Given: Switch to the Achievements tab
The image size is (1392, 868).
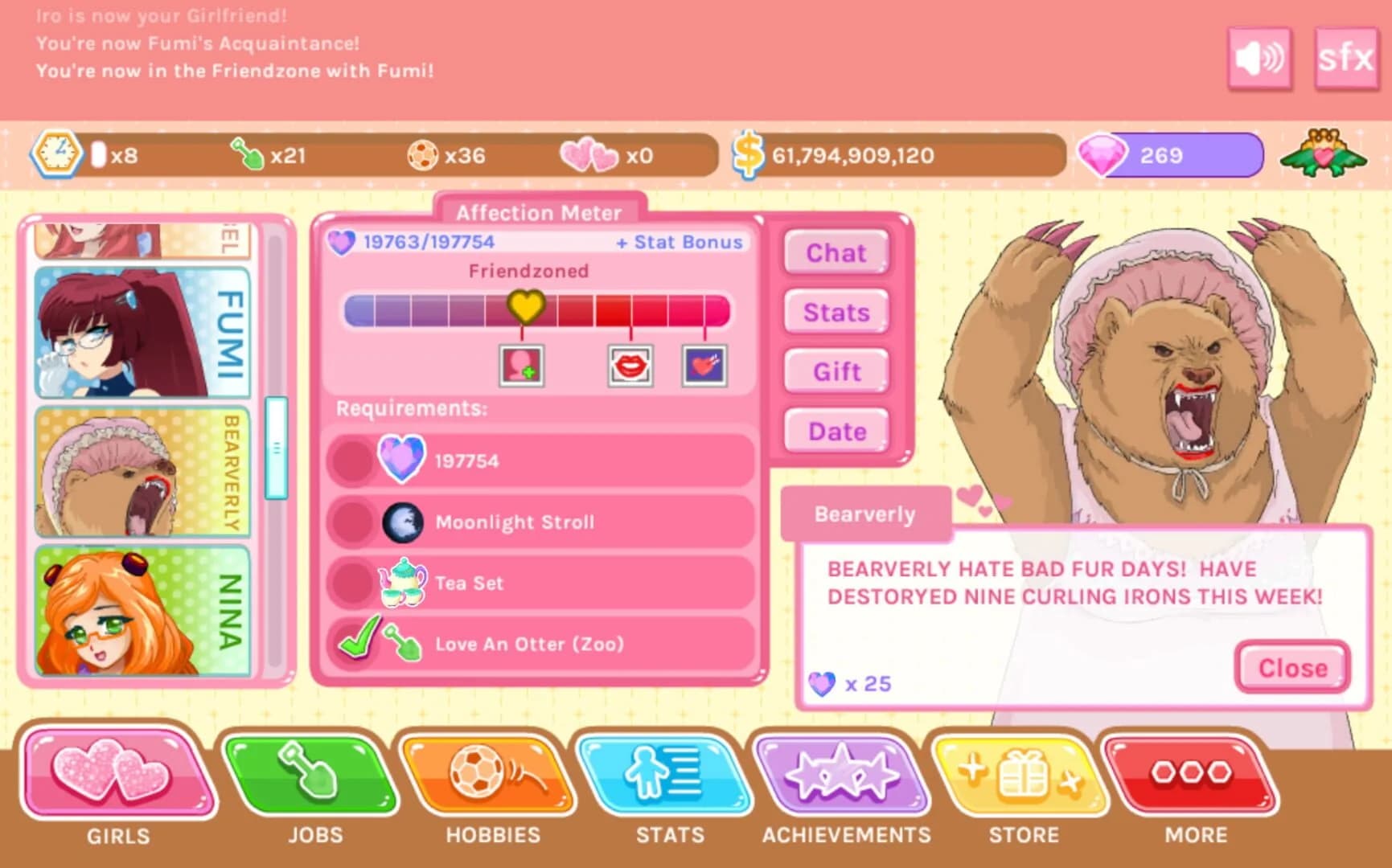Looking at the screenshot, I should pos(846,774).
